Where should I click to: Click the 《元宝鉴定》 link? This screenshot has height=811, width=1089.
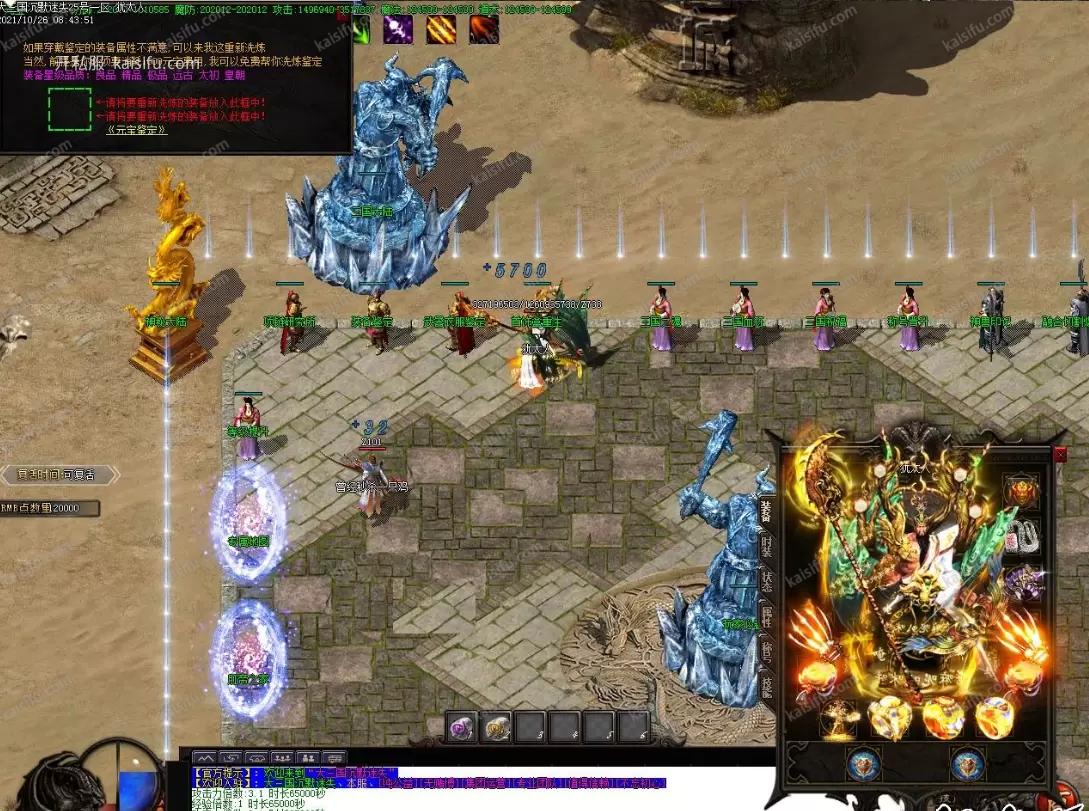(136, 129)
